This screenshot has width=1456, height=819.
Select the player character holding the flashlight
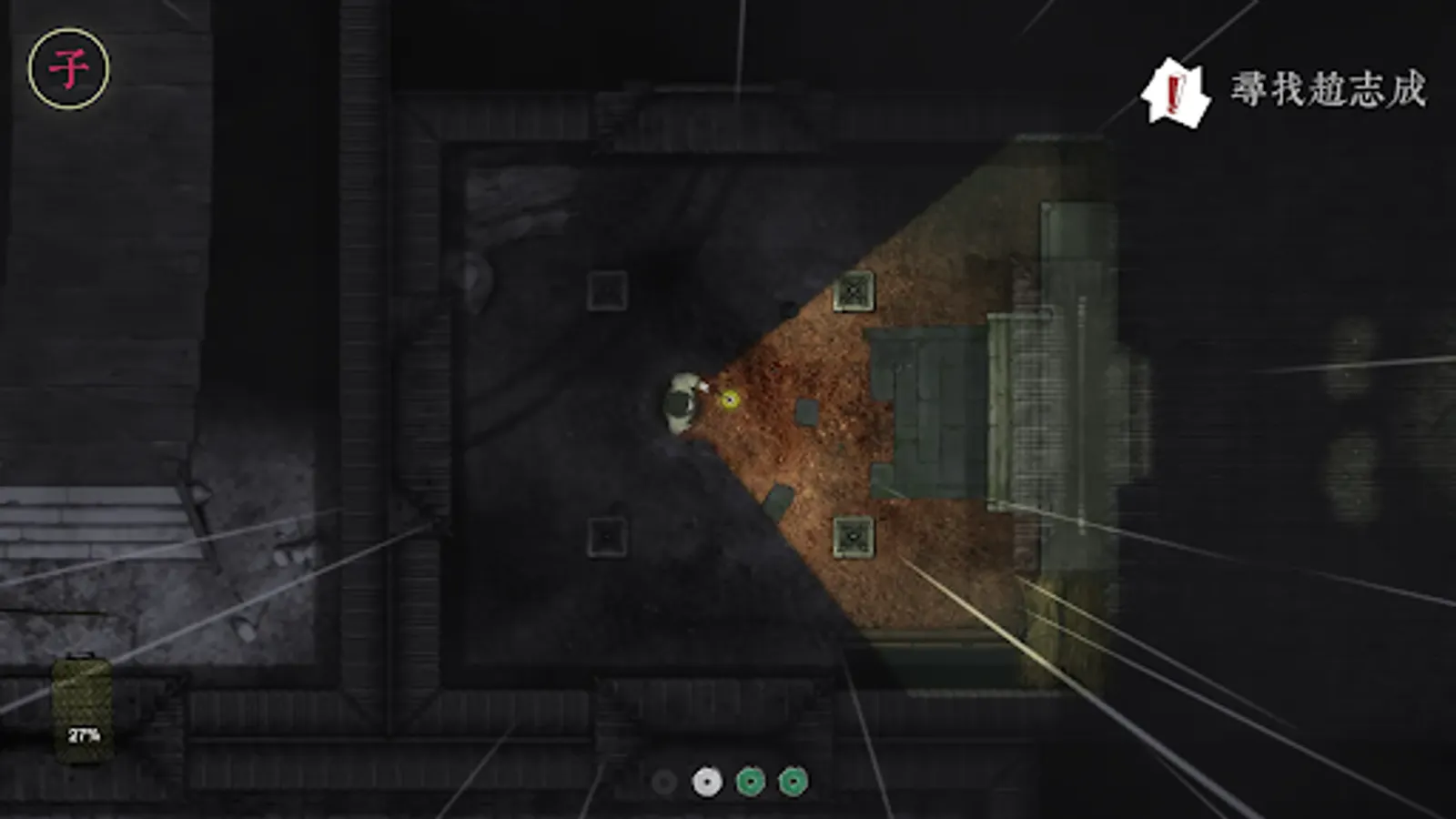point(681,400)
